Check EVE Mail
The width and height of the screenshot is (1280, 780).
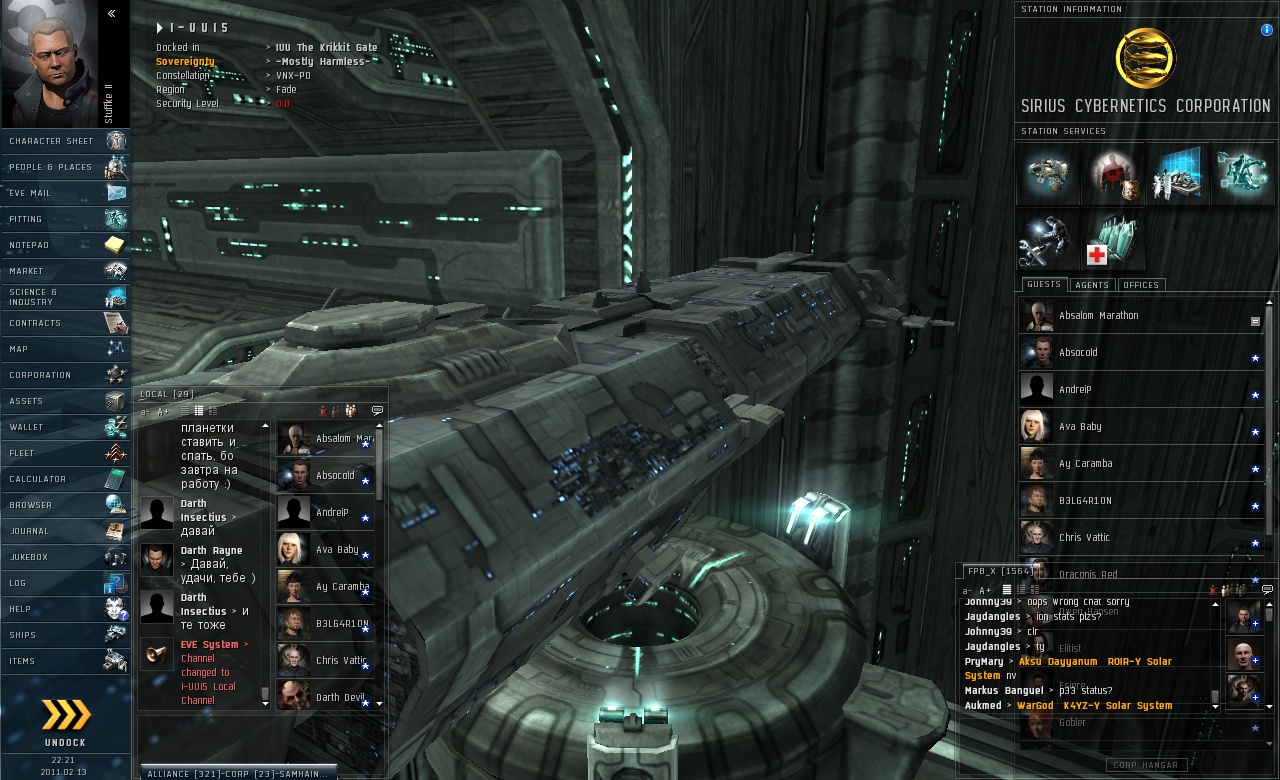65,193
